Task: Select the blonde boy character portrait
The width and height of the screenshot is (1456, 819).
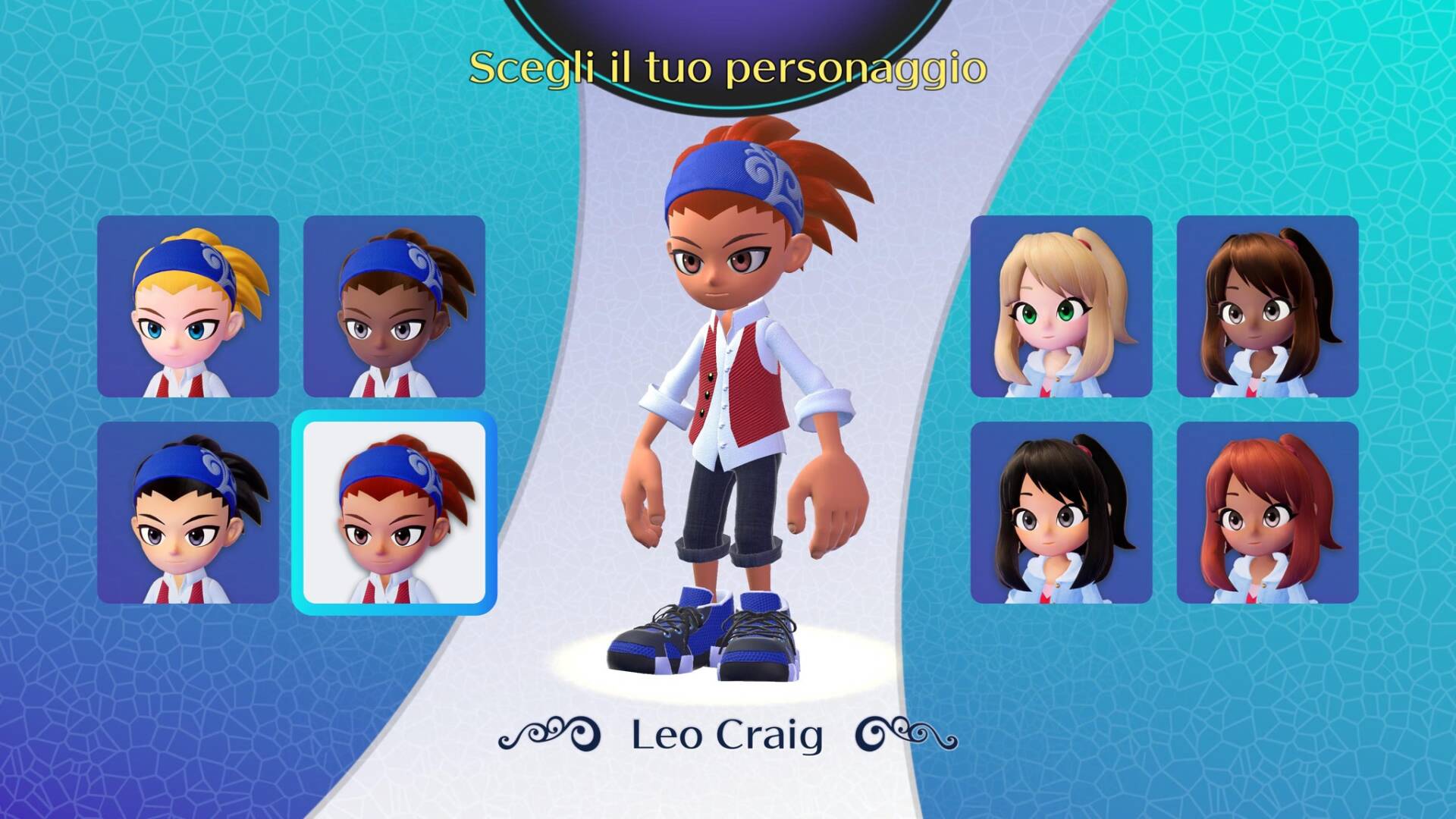Action: [188, 306]
